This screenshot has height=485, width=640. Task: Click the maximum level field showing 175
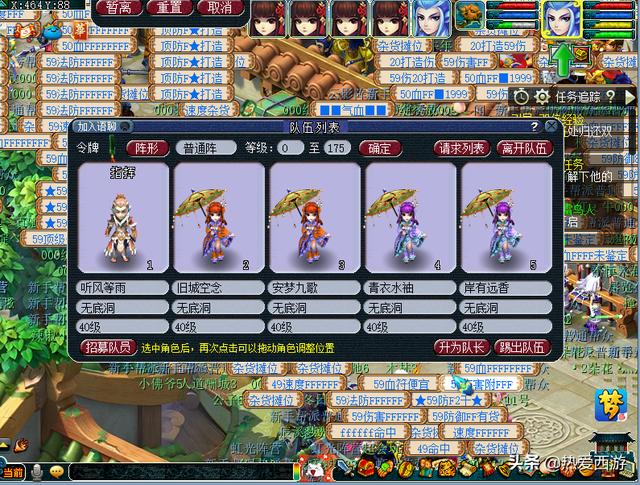pyautogui.click(x=337, y=148)
